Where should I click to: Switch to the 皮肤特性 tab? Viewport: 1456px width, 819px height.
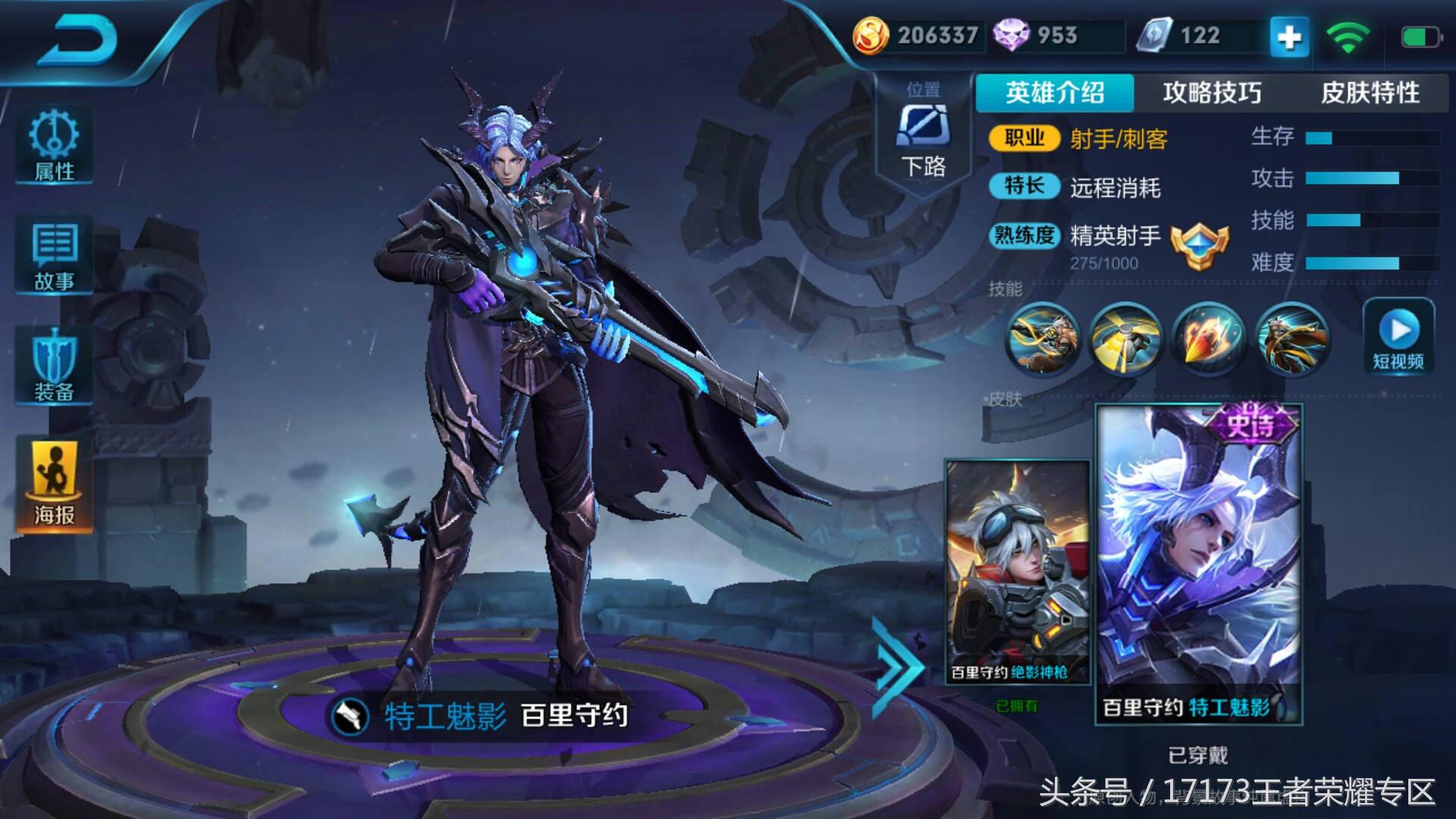(x=1371, y=93)
